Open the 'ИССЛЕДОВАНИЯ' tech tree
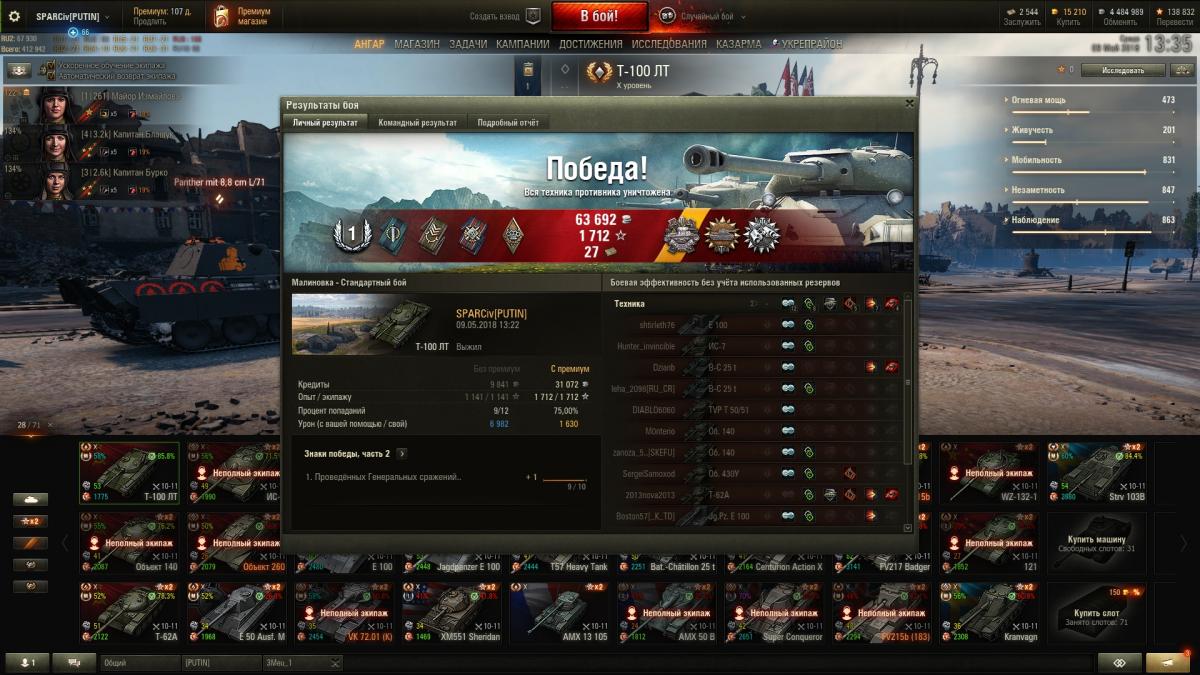The height and width of the screenshot is (675, 1200). 669,44
